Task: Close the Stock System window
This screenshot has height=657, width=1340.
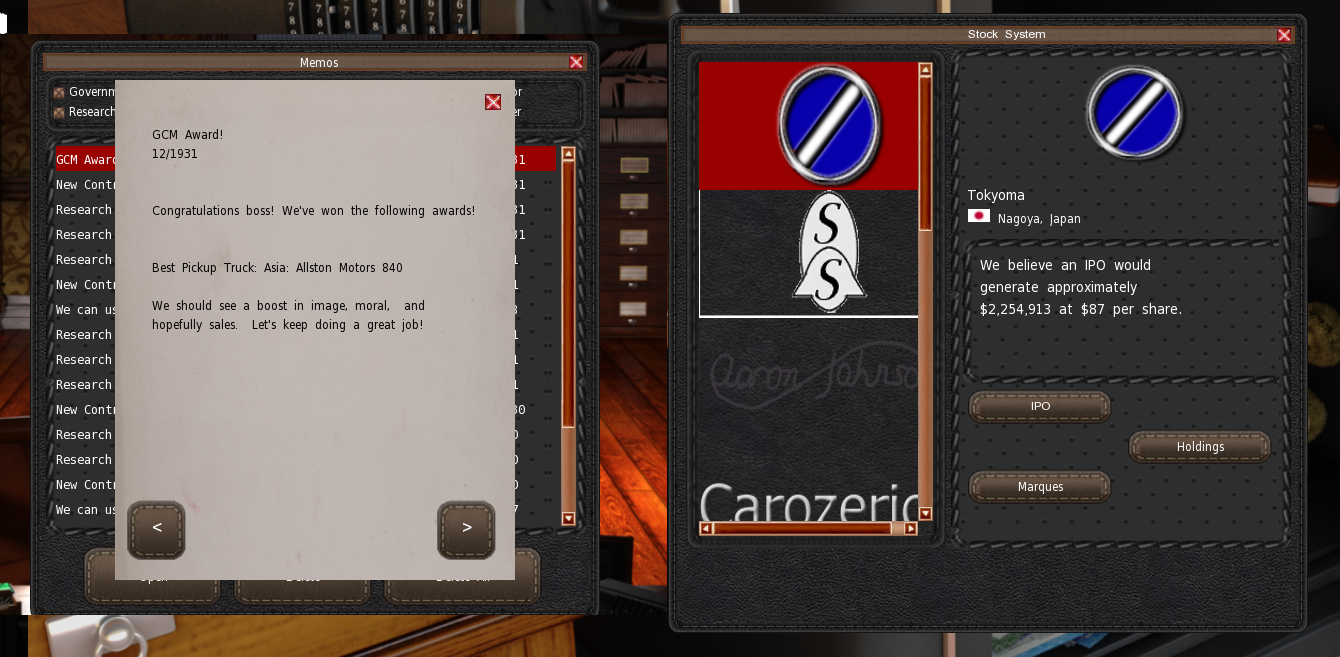Action: [1284, 35]
